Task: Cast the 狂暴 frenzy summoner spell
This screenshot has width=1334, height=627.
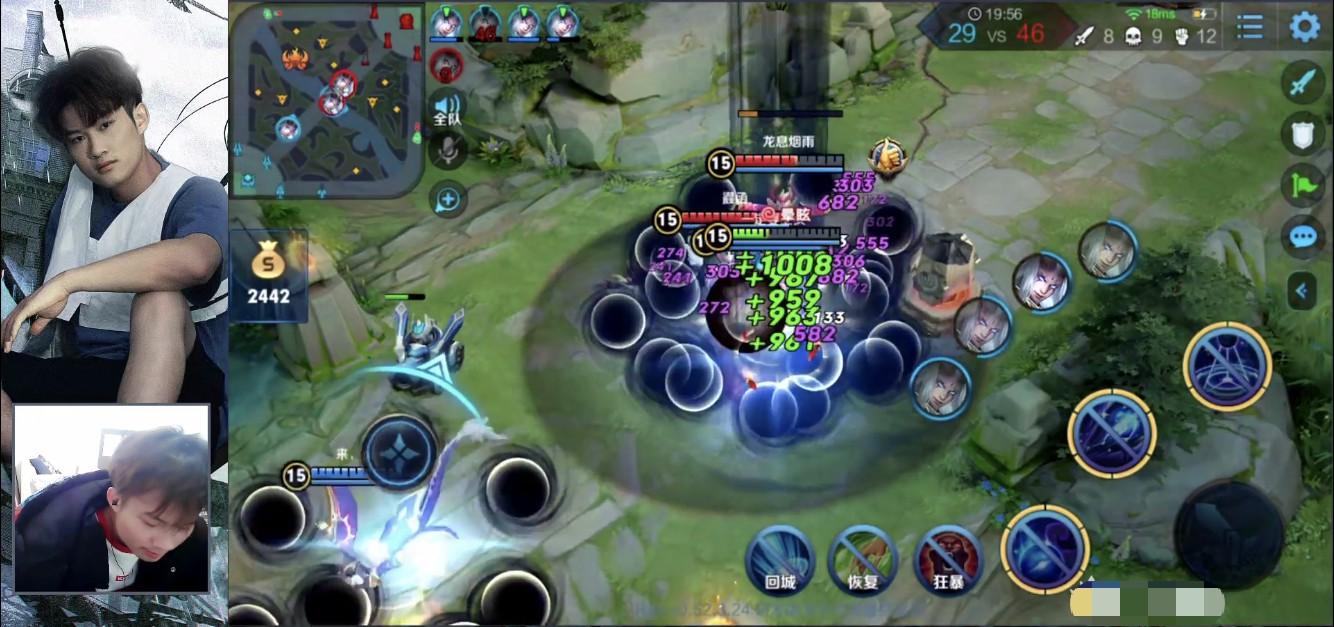Action: 948,559
